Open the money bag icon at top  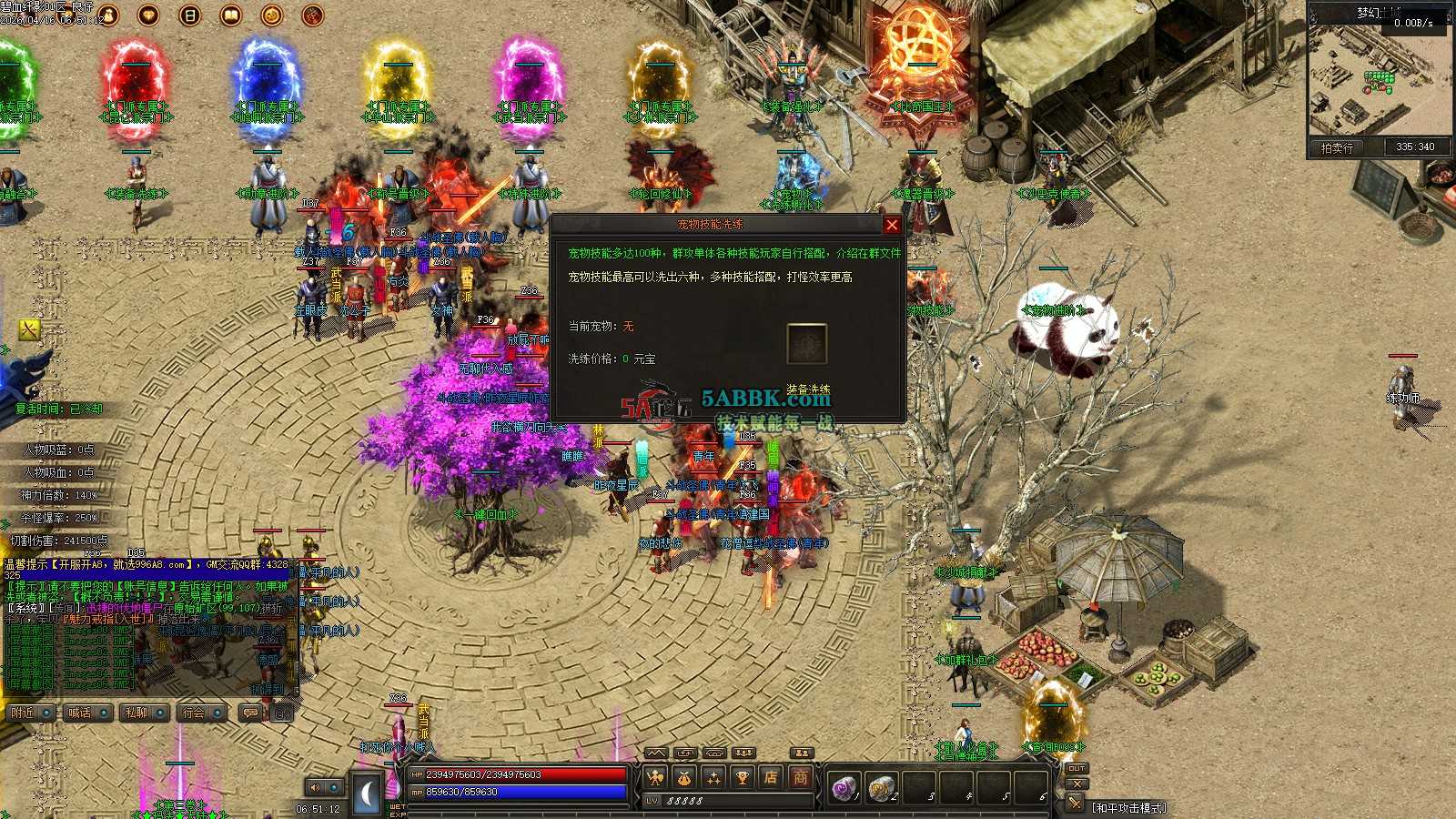108,15
